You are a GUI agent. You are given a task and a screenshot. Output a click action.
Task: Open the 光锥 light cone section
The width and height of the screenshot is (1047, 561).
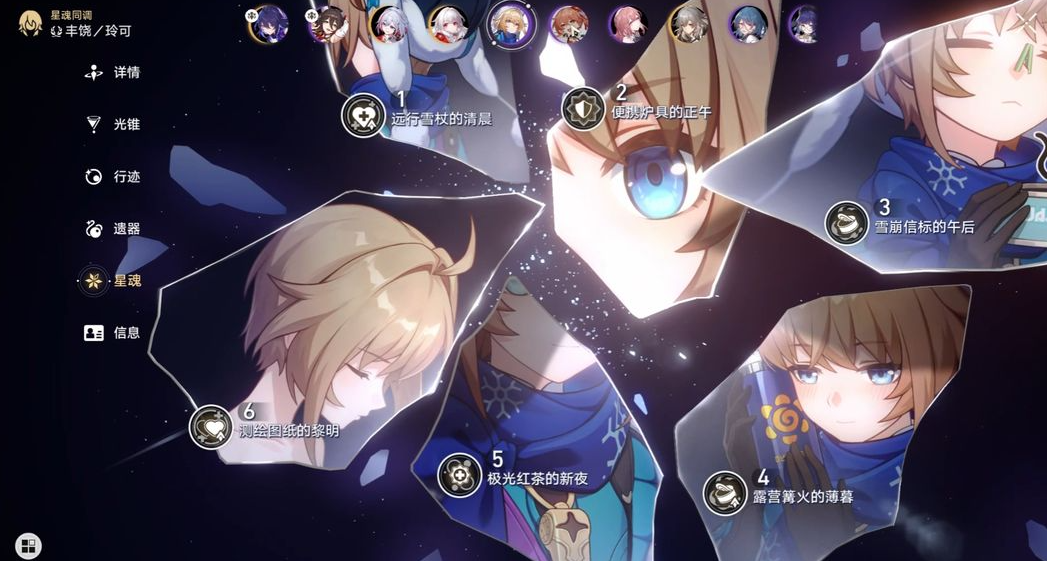click(113, 125)
